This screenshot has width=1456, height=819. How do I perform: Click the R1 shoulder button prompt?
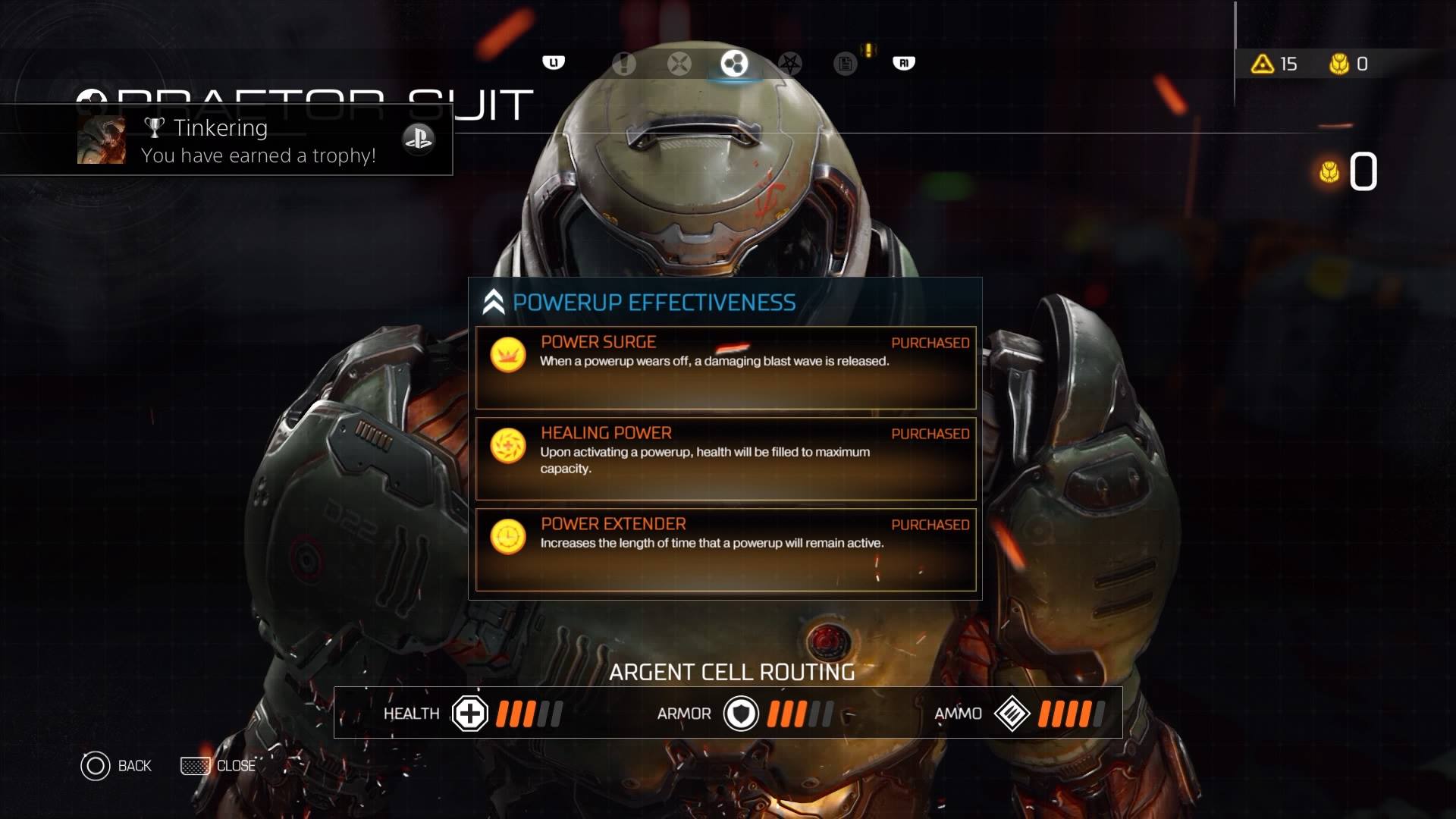tap(902, 63)
